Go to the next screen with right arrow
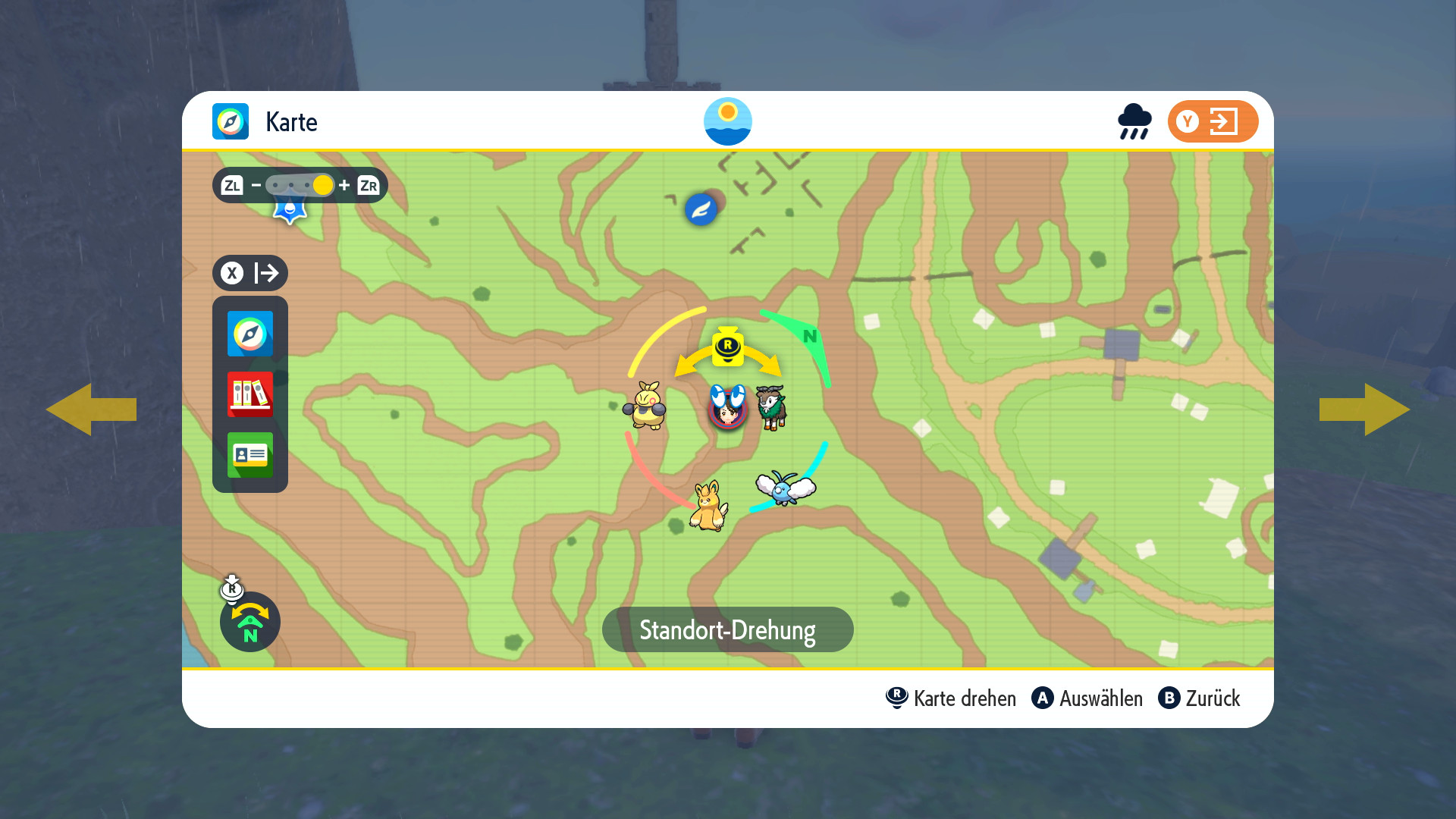This screenshot has height=819, width=1456. click(1365, 409)
